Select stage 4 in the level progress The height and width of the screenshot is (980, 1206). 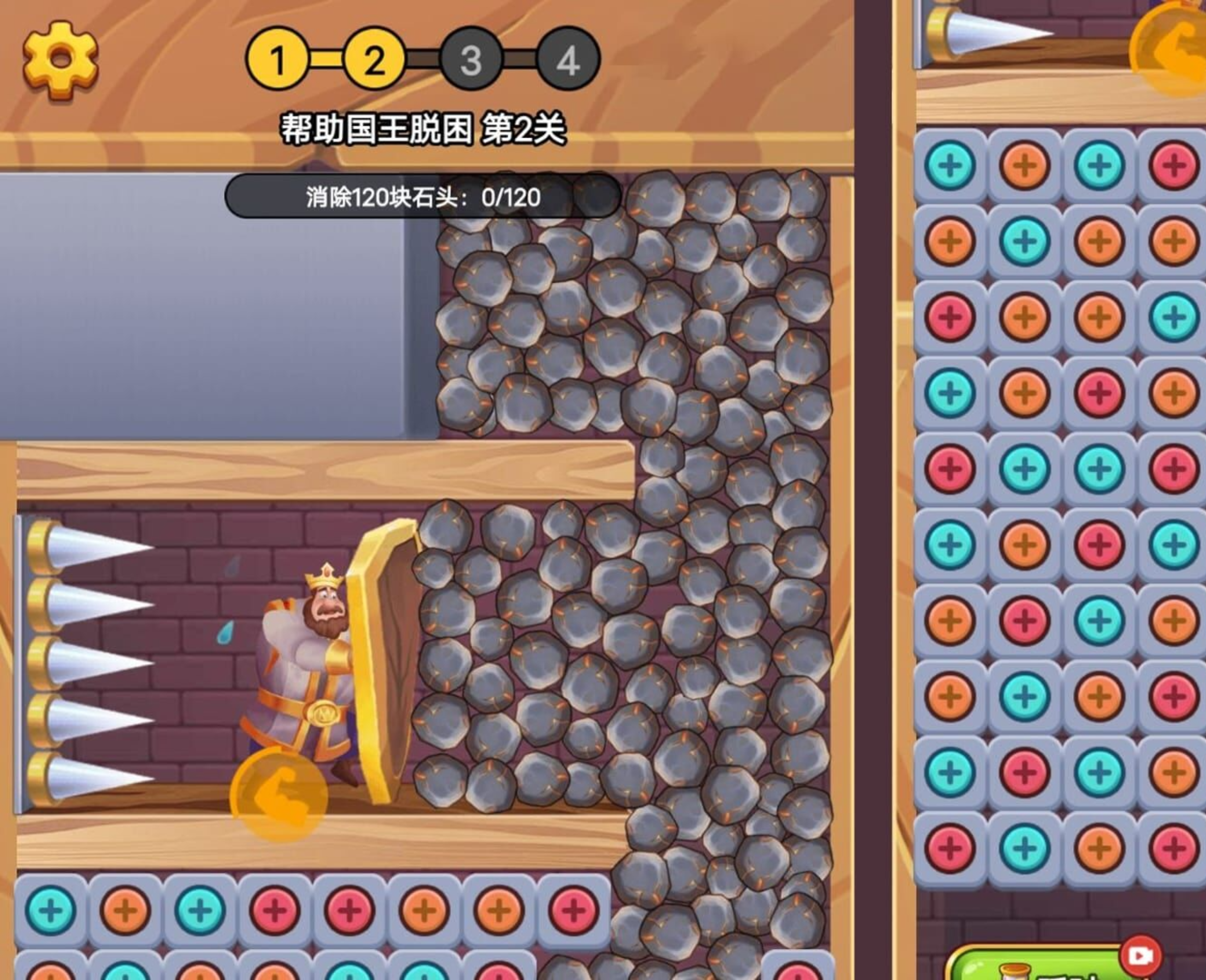point(568,59)
